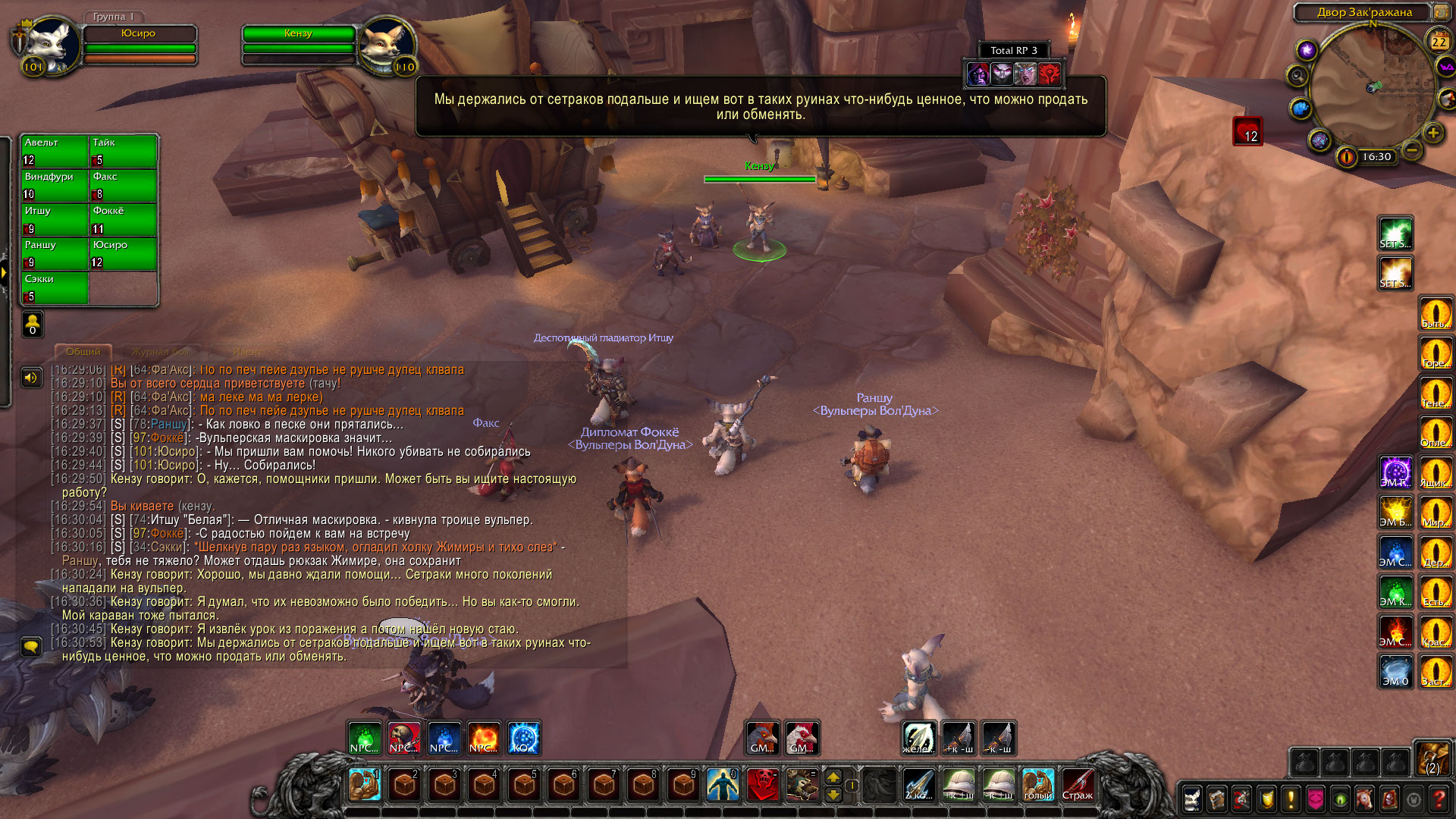
Task: Open the quest log exclamation mark button
Action: coord(1291,799)
